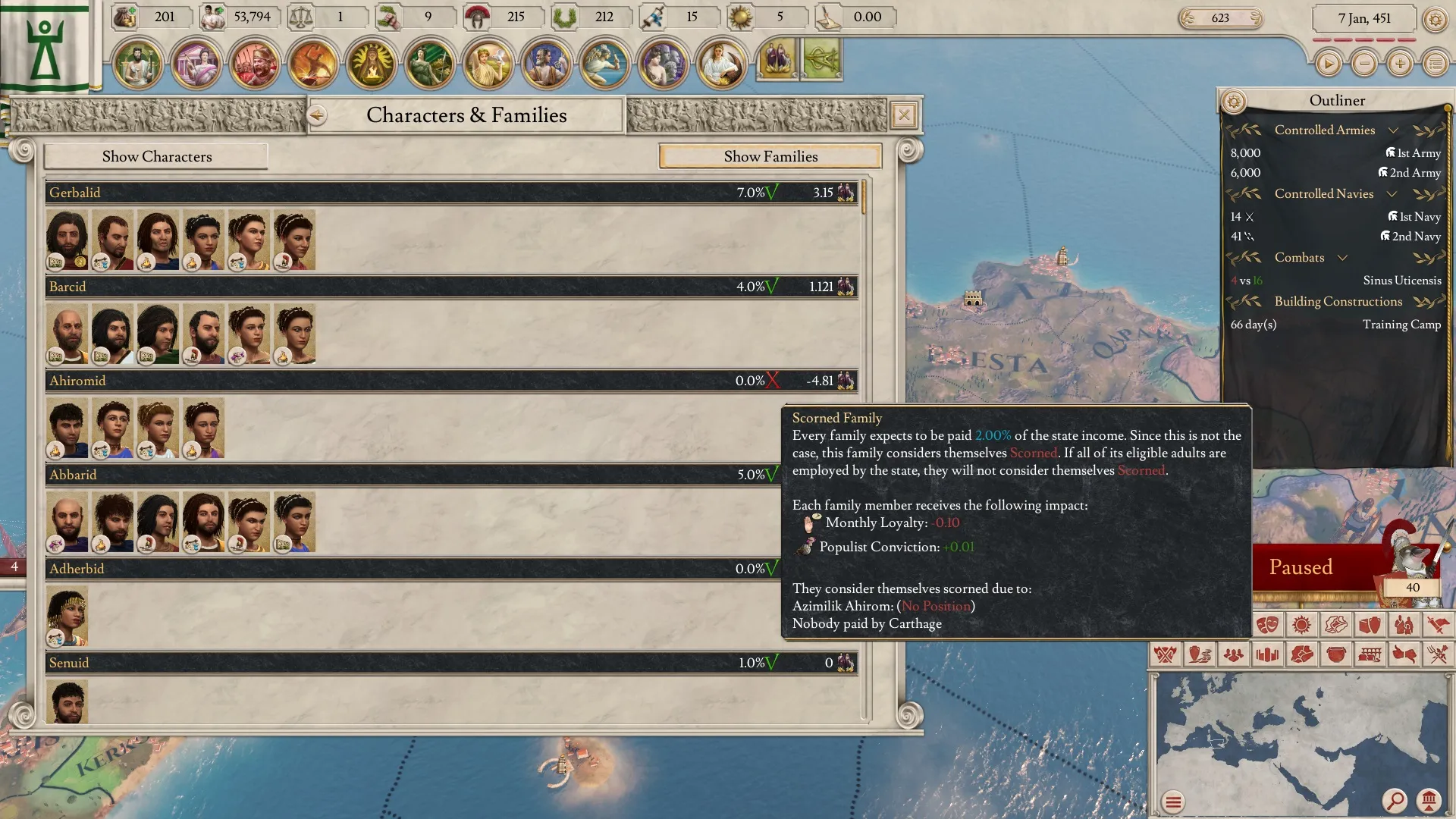The image size is (1456, 819).
Task: Switch to Show Characters view
Action: (x=156, y=157)
